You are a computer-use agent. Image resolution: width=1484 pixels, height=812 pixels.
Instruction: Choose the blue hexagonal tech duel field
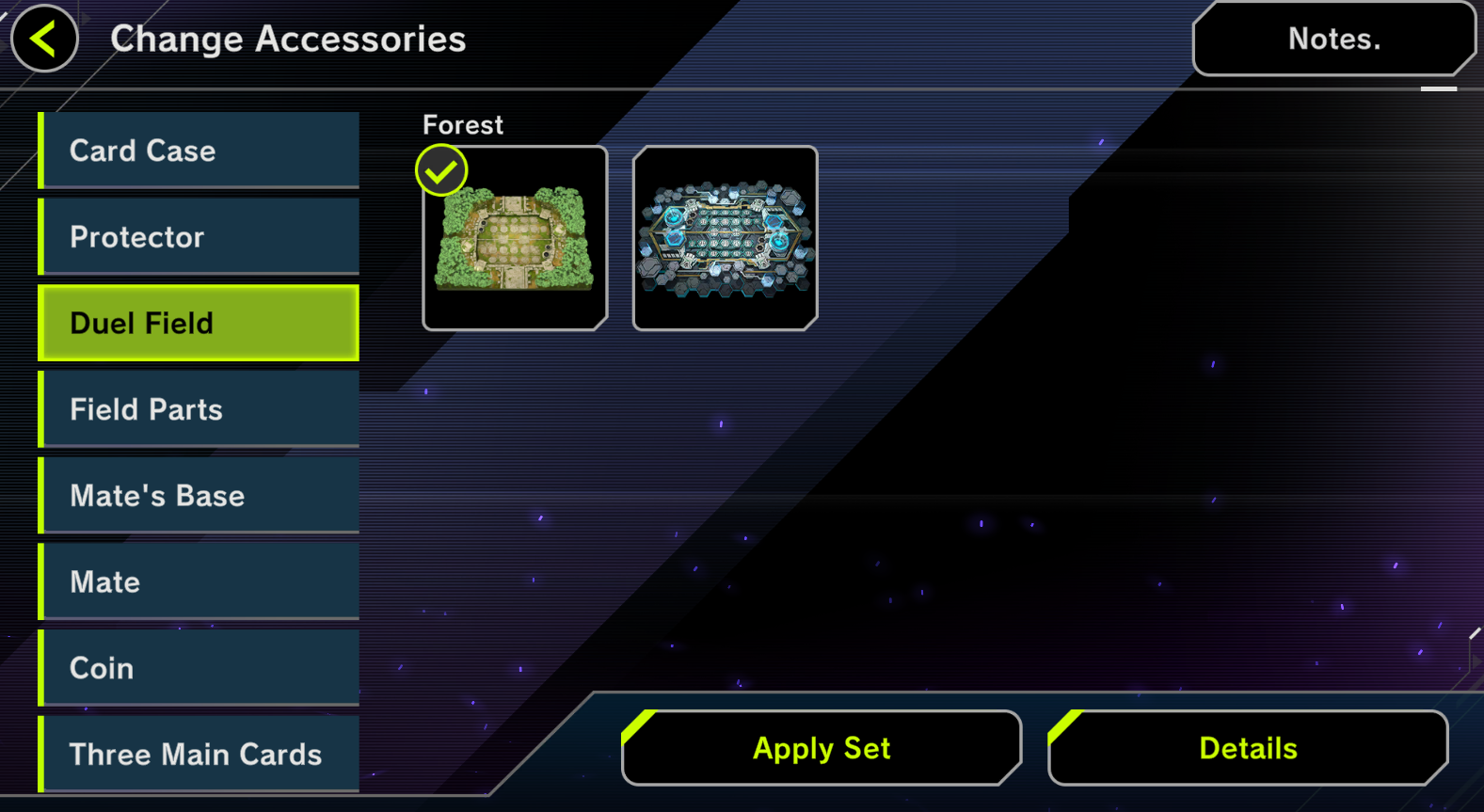[x=725, y=238]
